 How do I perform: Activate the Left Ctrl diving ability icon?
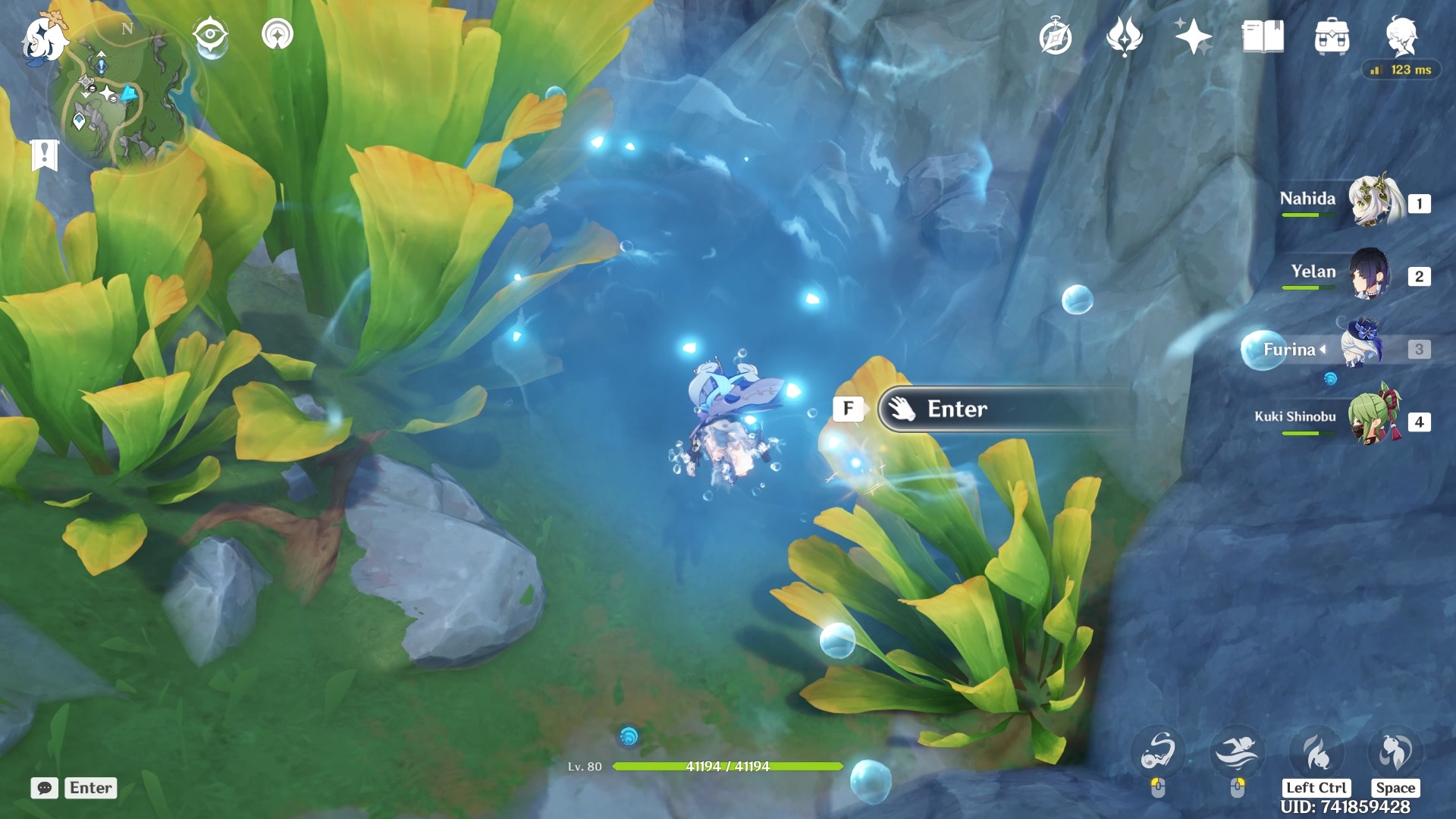[1316, 752]
